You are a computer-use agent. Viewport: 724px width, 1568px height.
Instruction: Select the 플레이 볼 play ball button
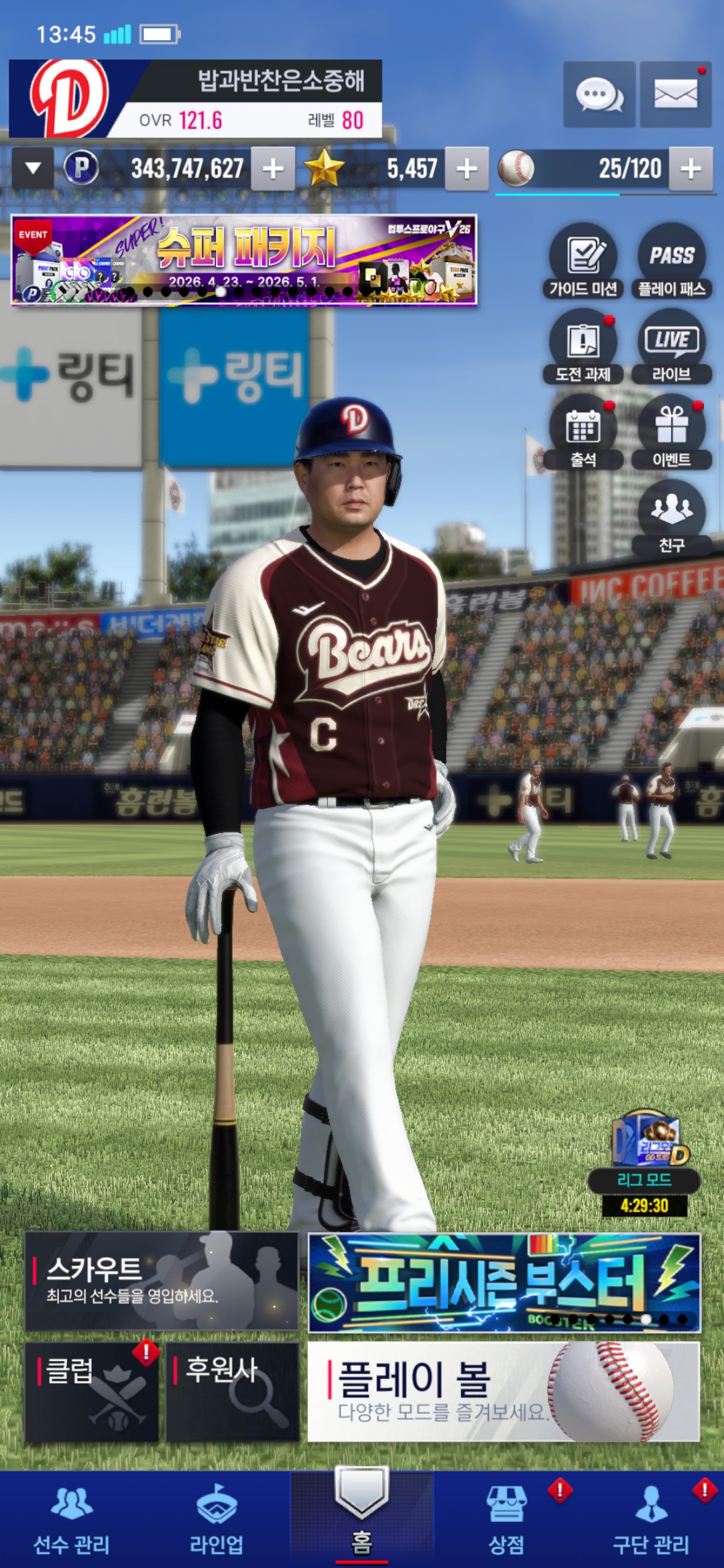click(503, 1391)
